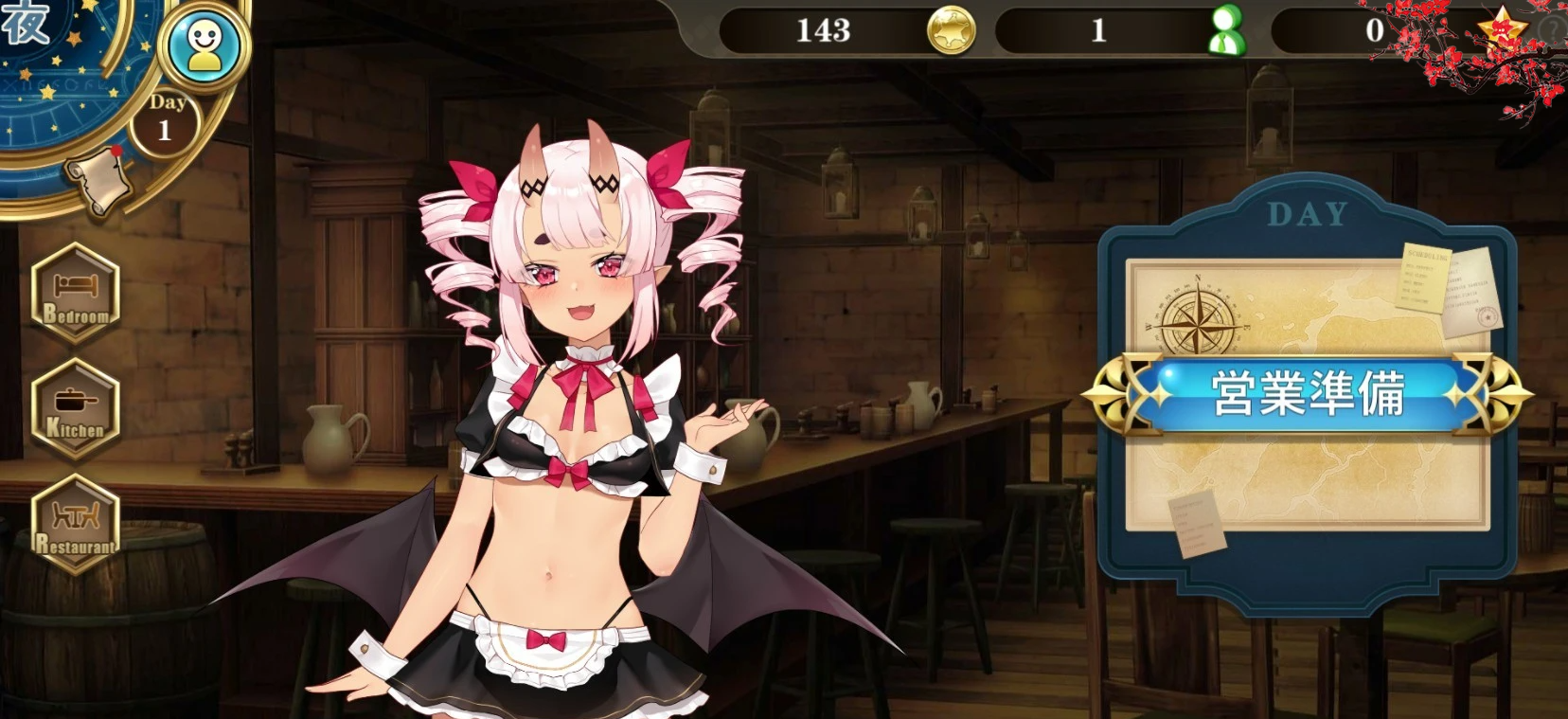Open the scroll quest note icon
Screen dimensions: 1568x719
(x=98, y=177)
